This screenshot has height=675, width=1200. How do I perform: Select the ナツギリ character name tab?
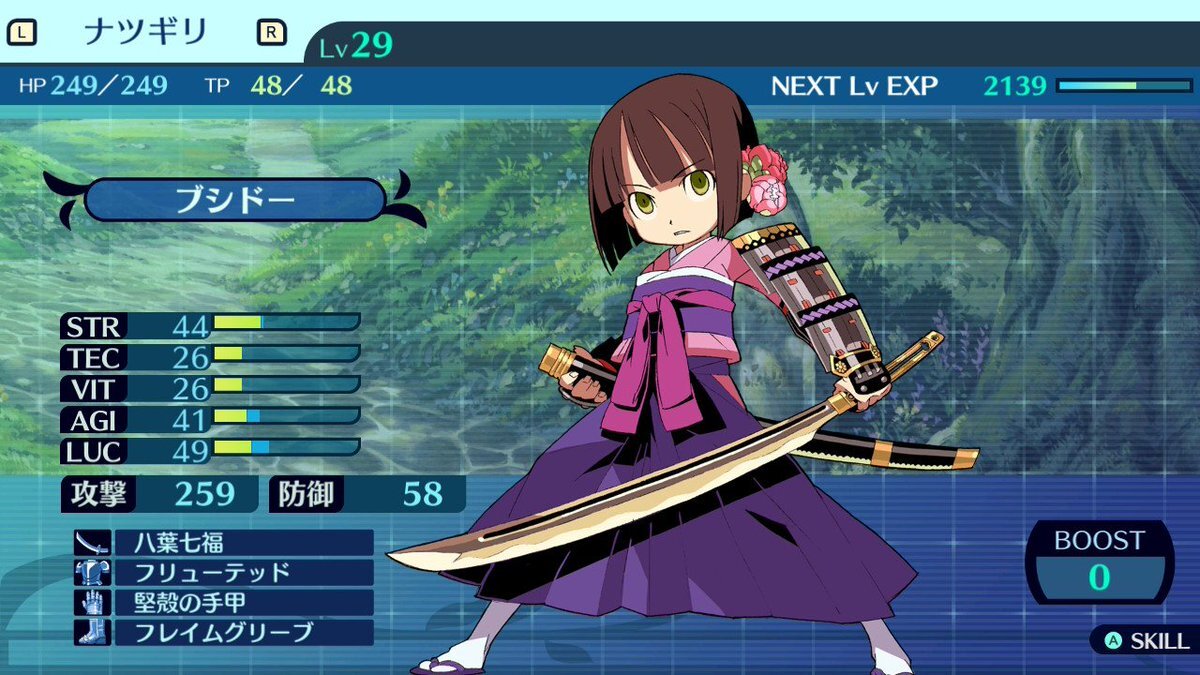(x=147, y=32)
